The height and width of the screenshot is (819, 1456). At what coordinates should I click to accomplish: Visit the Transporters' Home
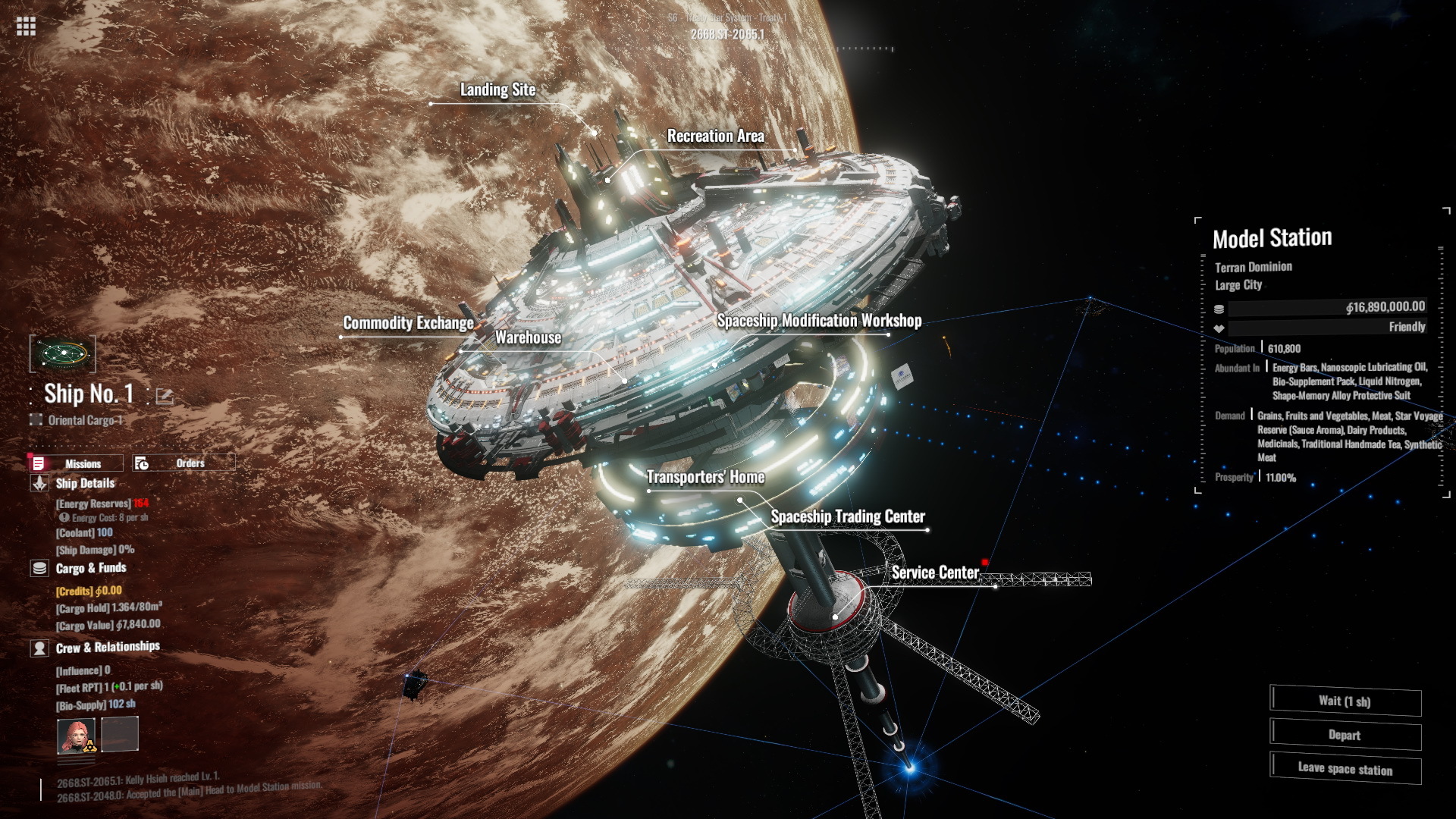(705, 477)
